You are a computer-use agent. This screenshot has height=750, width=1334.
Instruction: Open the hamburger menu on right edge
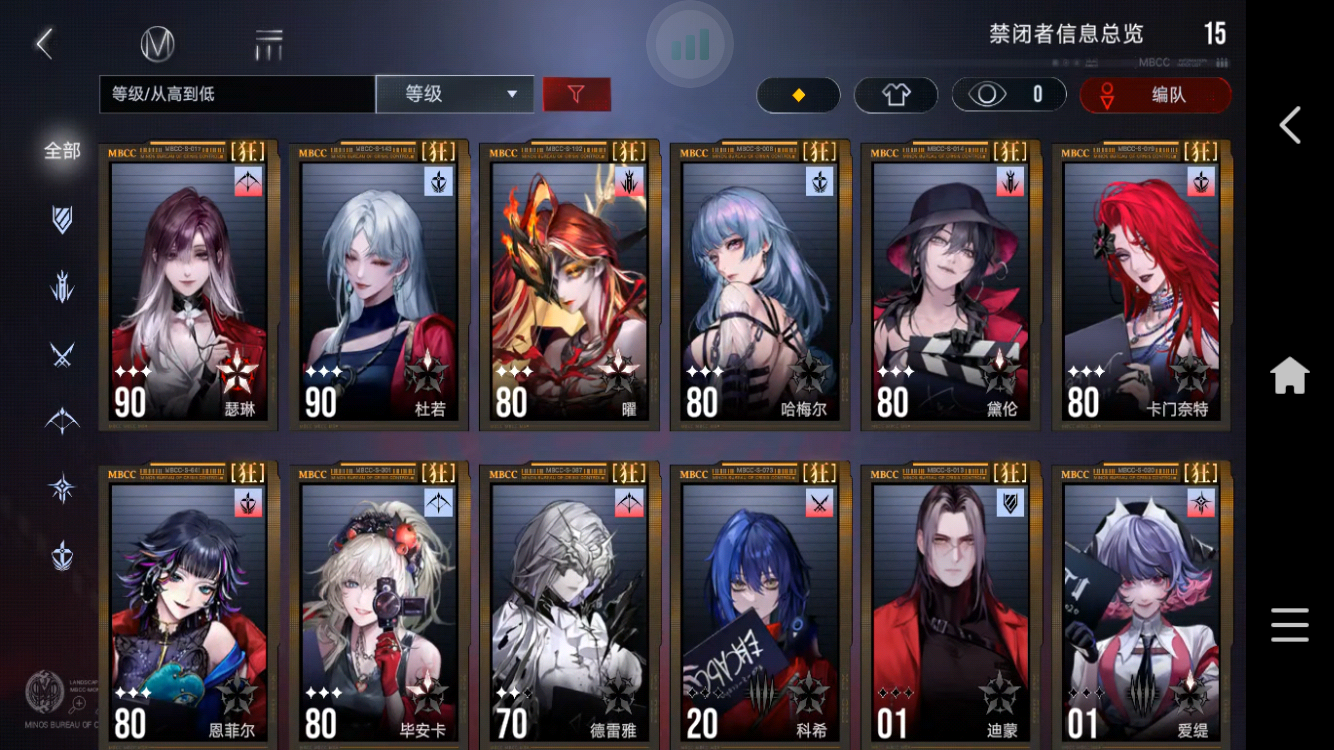tap(1290, 625)
